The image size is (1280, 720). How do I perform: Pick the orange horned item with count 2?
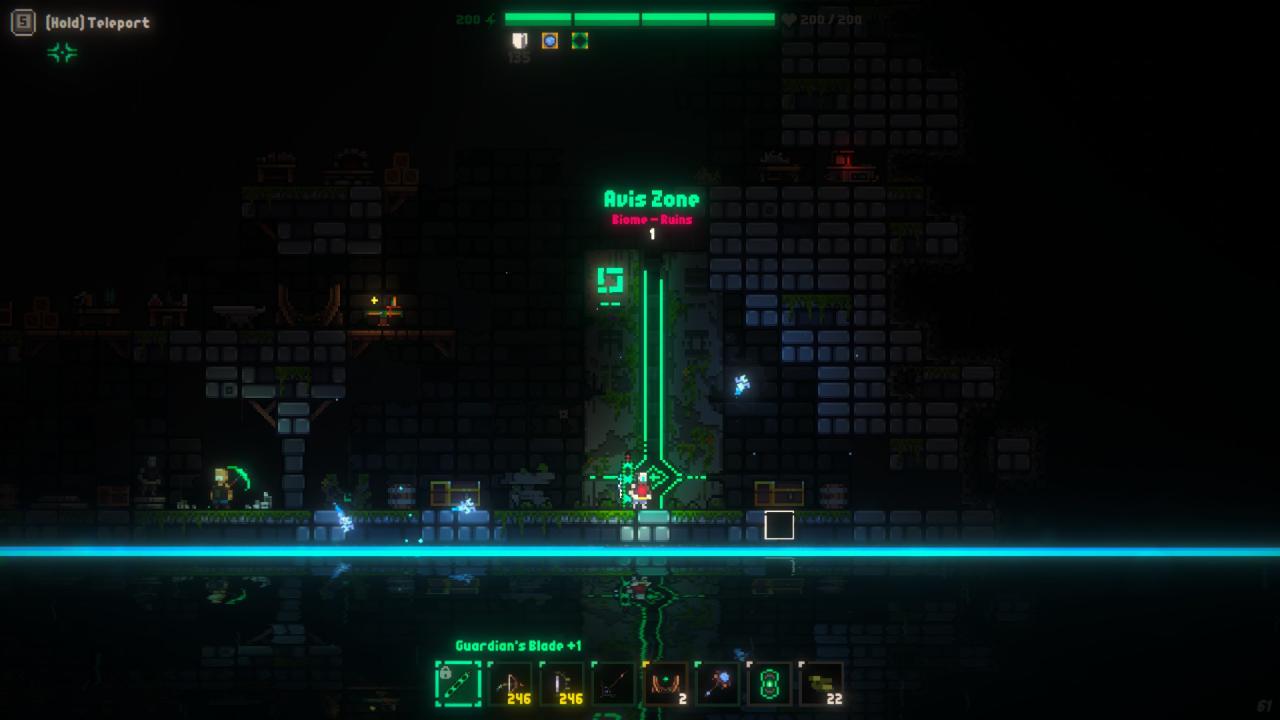point(666,685)
